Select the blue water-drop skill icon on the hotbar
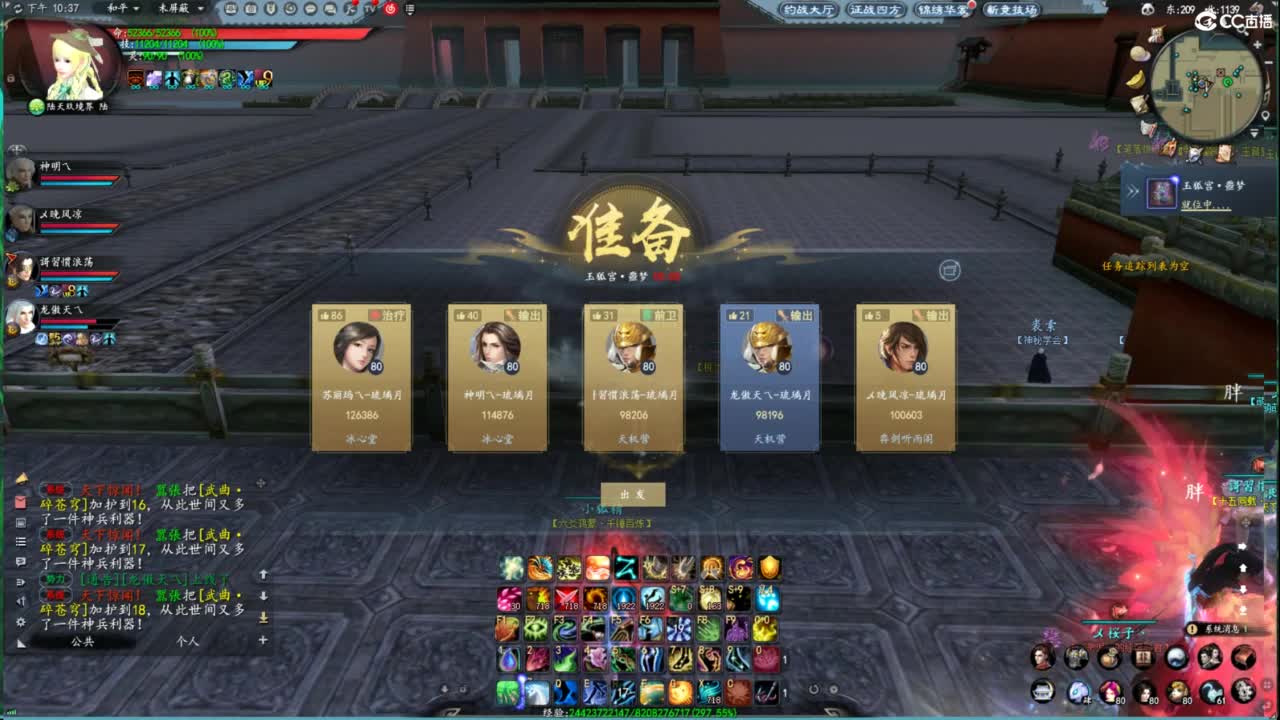The image size is (1280, 720). [507, 660]
